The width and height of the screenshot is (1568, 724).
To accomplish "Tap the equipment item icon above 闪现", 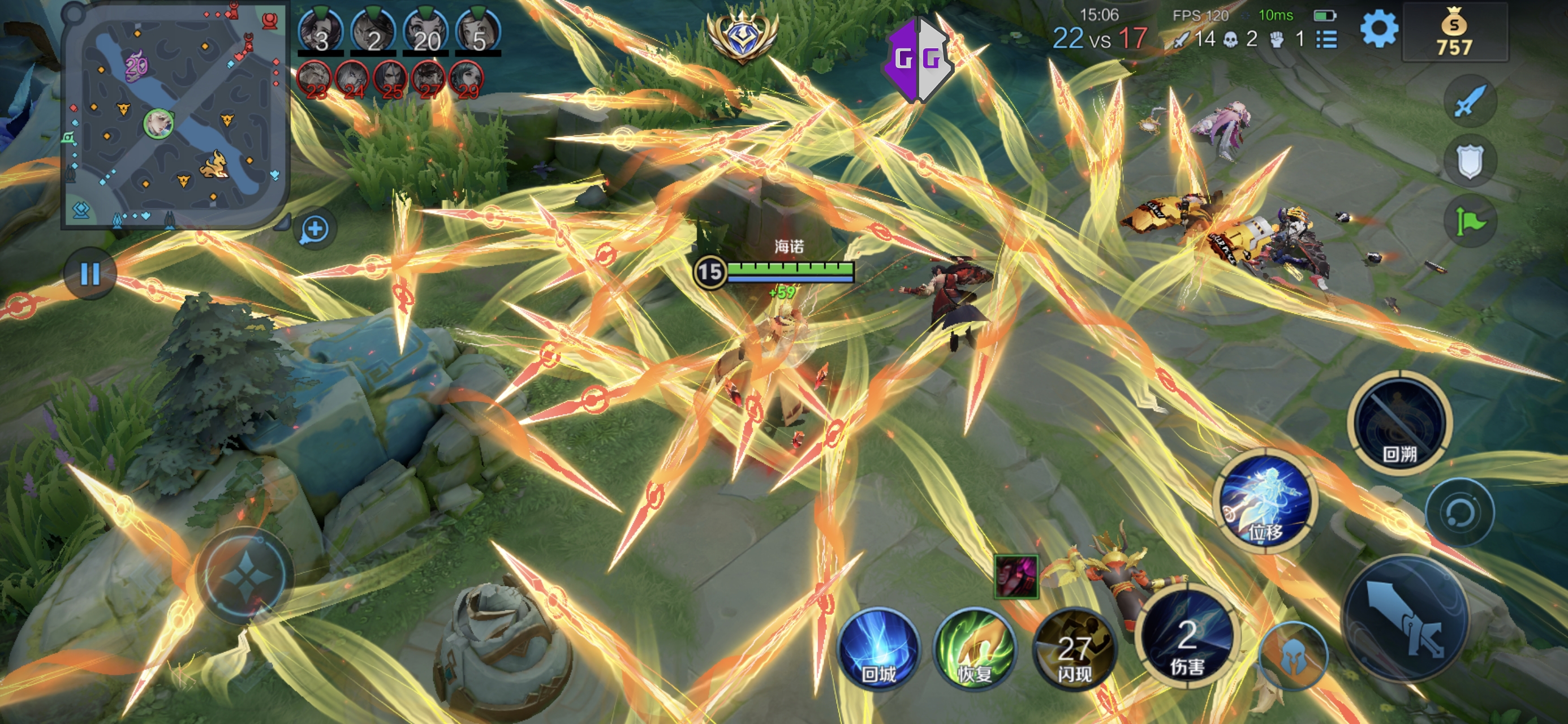I will (1016, 576).
